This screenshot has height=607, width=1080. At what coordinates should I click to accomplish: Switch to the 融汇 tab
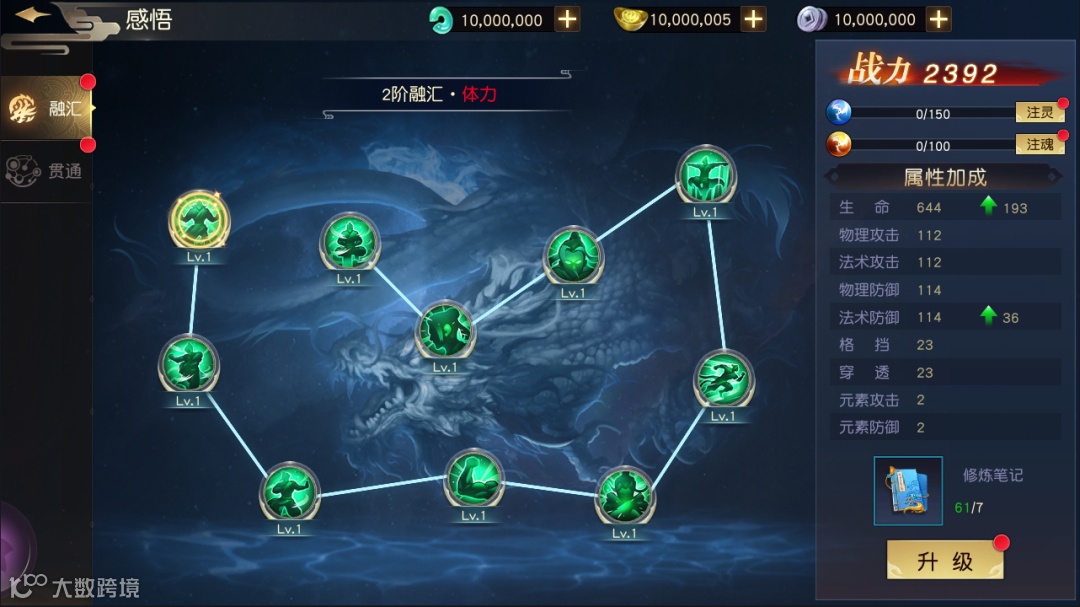pyautogui.click(x=47, y=108)
